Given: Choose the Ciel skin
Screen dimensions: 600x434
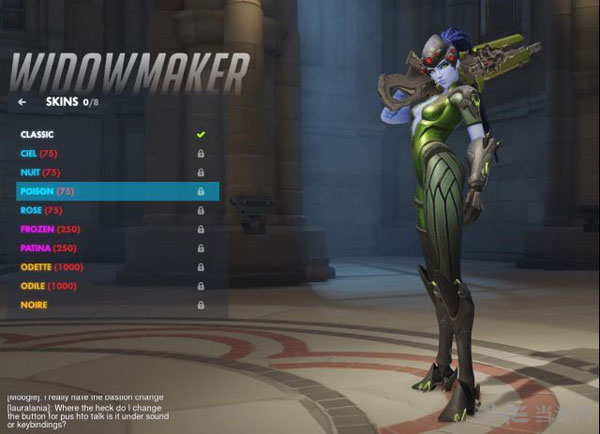Looking at the screenshot, I should [x=40, y=153].
